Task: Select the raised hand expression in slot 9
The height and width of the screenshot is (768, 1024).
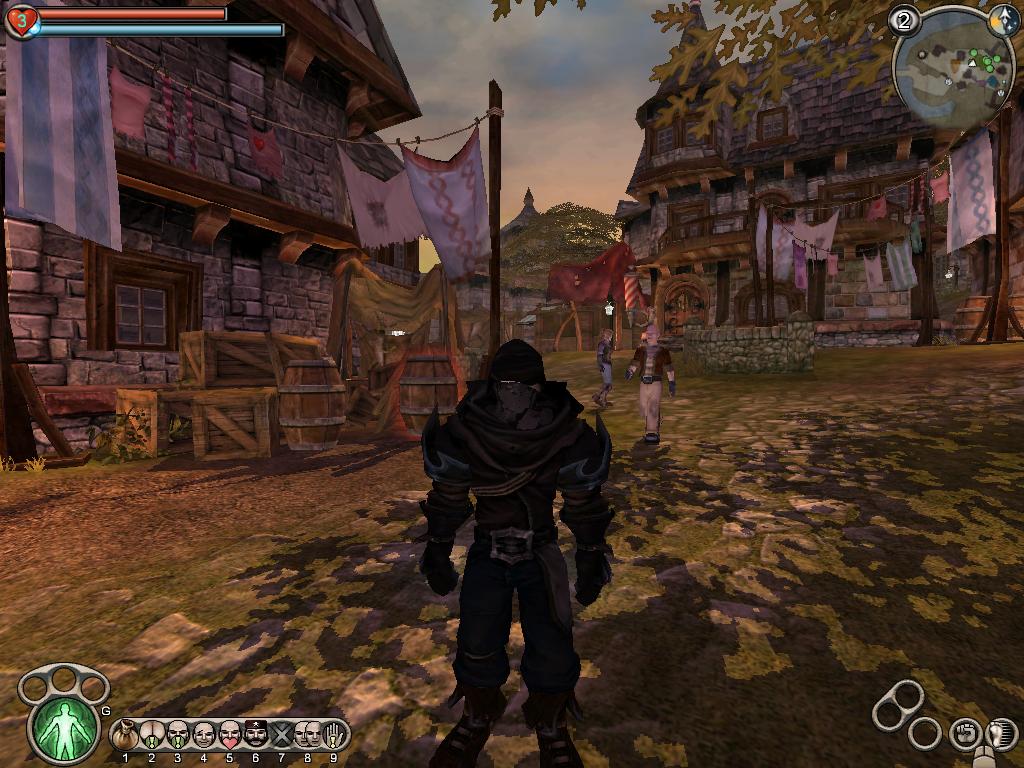Action: pyautogui.click(x=333, y=736)
